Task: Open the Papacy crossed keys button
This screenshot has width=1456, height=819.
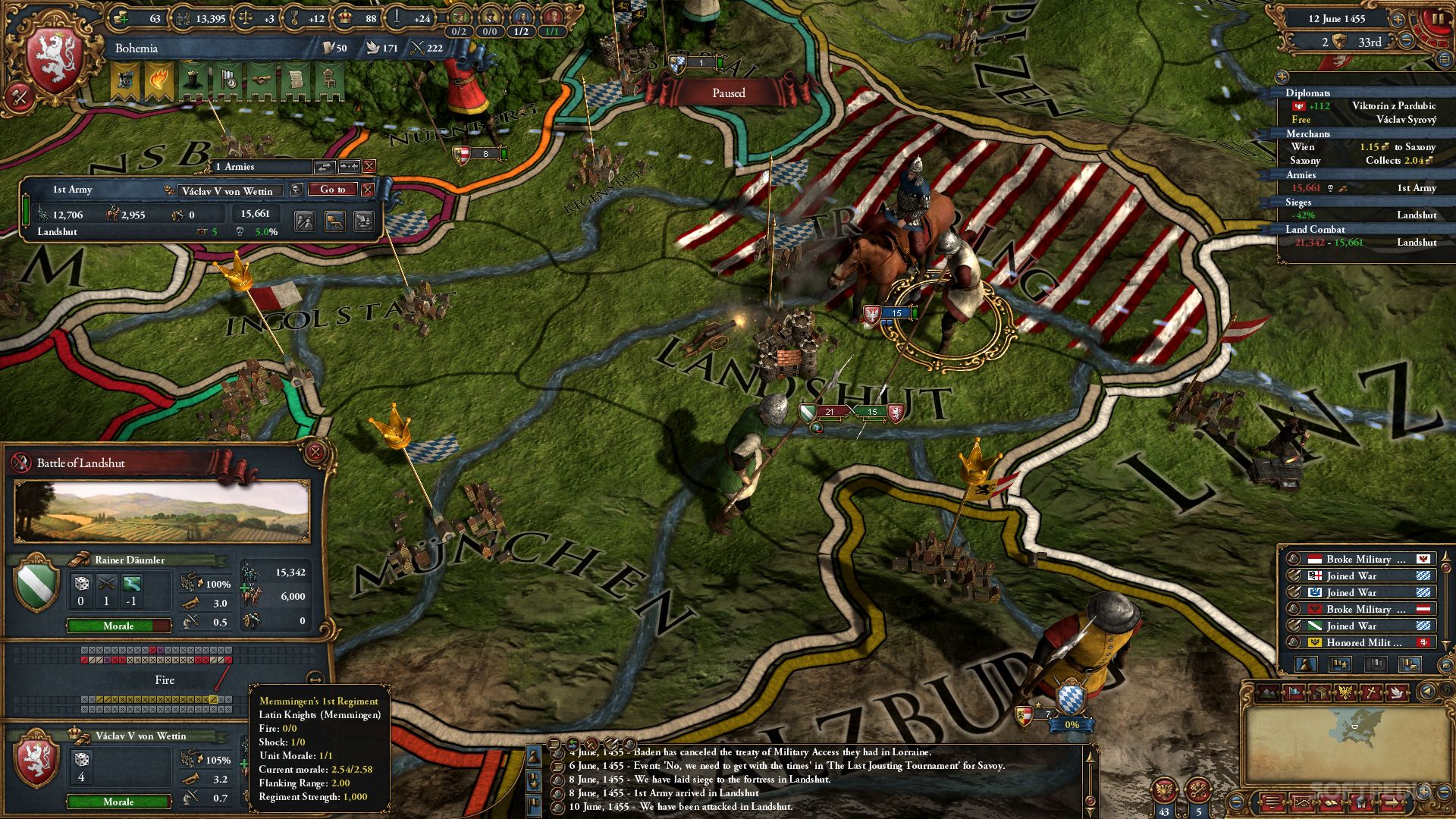Action: pos(1199,791)
